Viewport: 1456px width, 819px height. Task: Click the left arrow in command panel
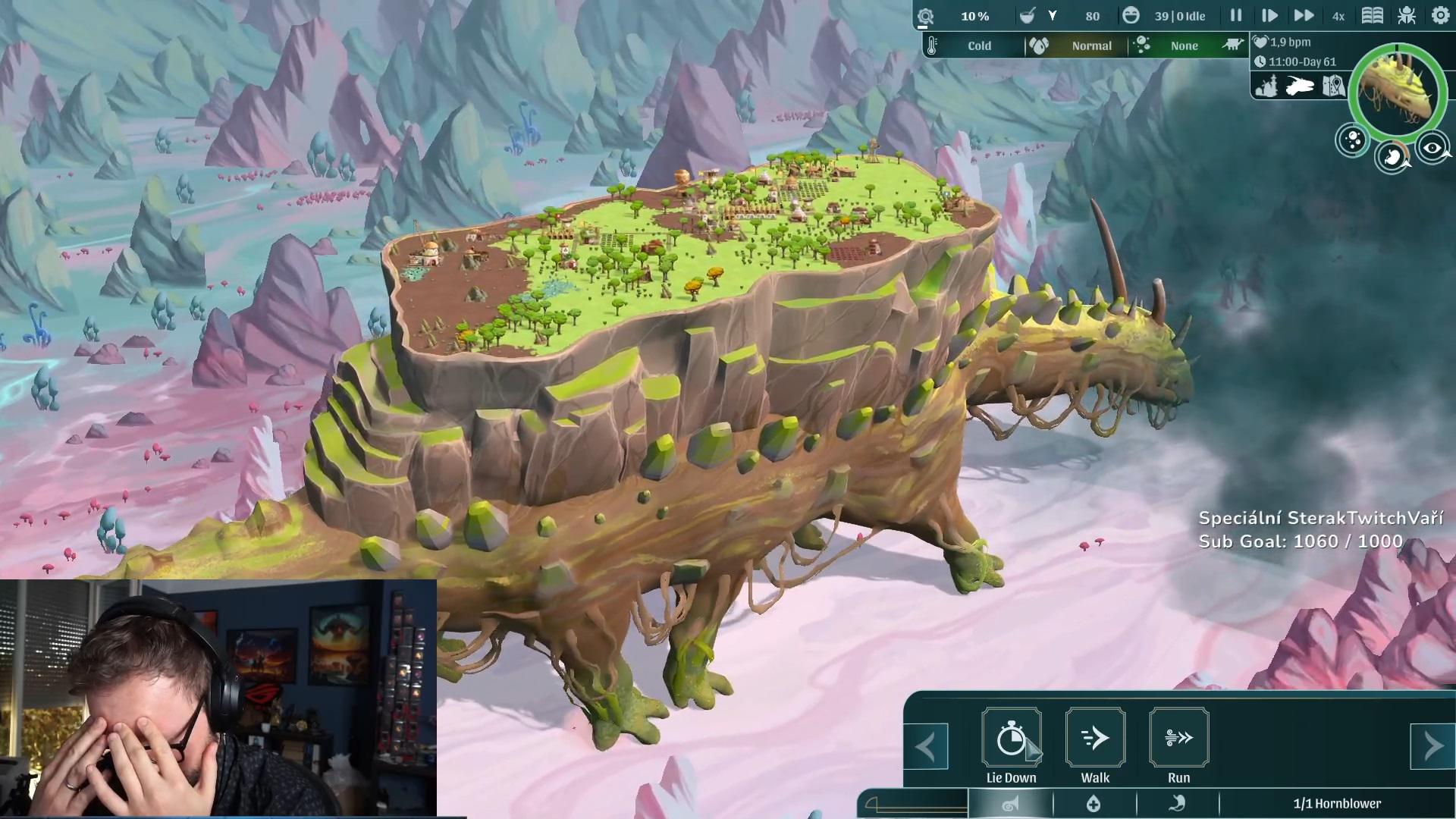click(x=926, y=746)
